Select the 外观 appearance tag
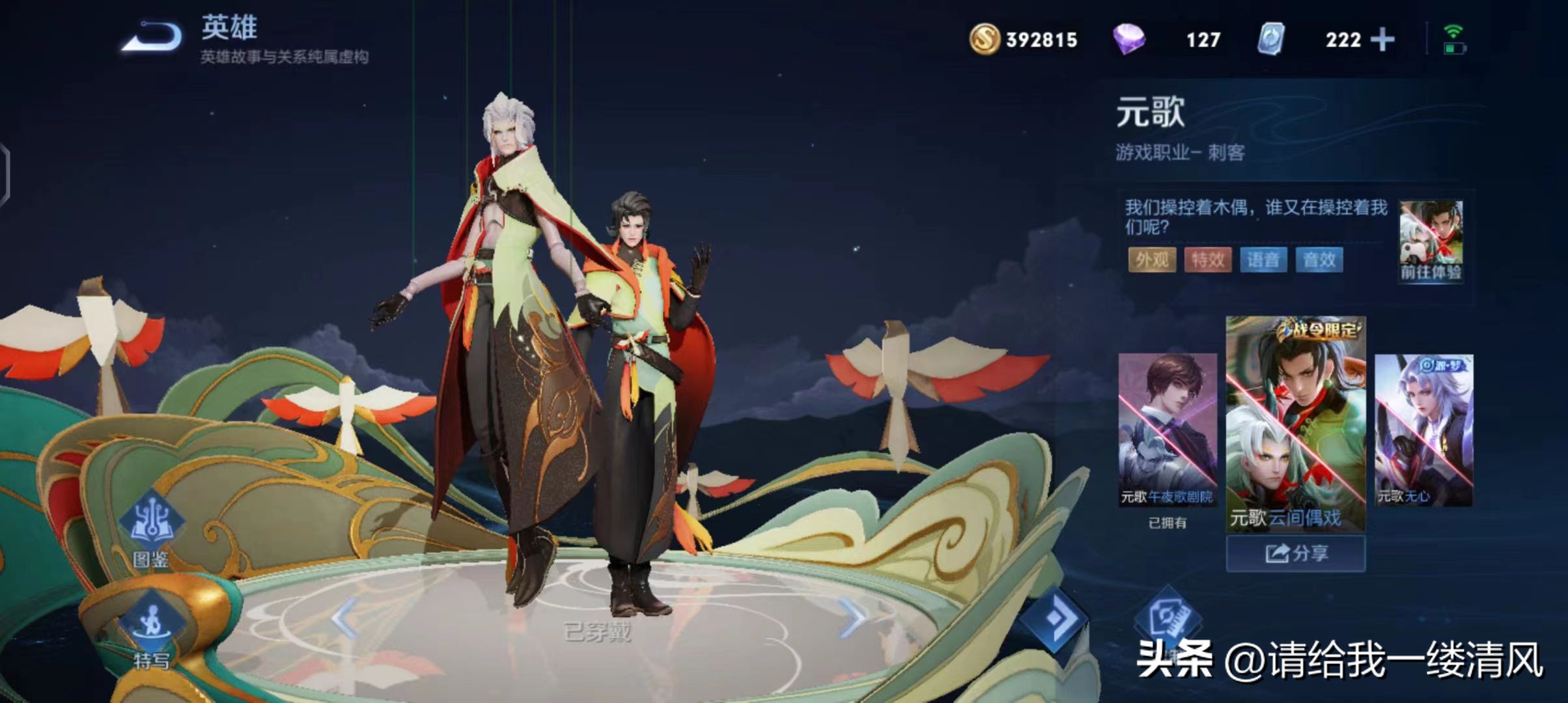1568x703 pixels. click(x=1151, y=260)
